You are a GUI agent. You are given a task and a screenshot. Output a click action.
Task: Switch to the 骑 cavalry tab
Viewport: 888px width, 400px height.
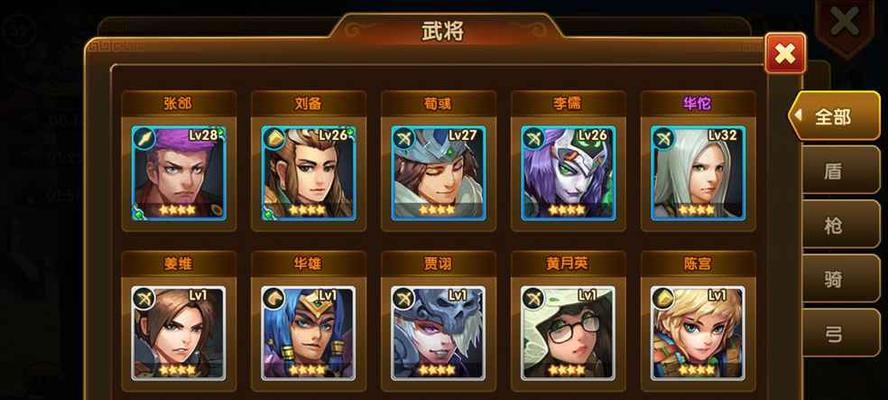[834, 281]
